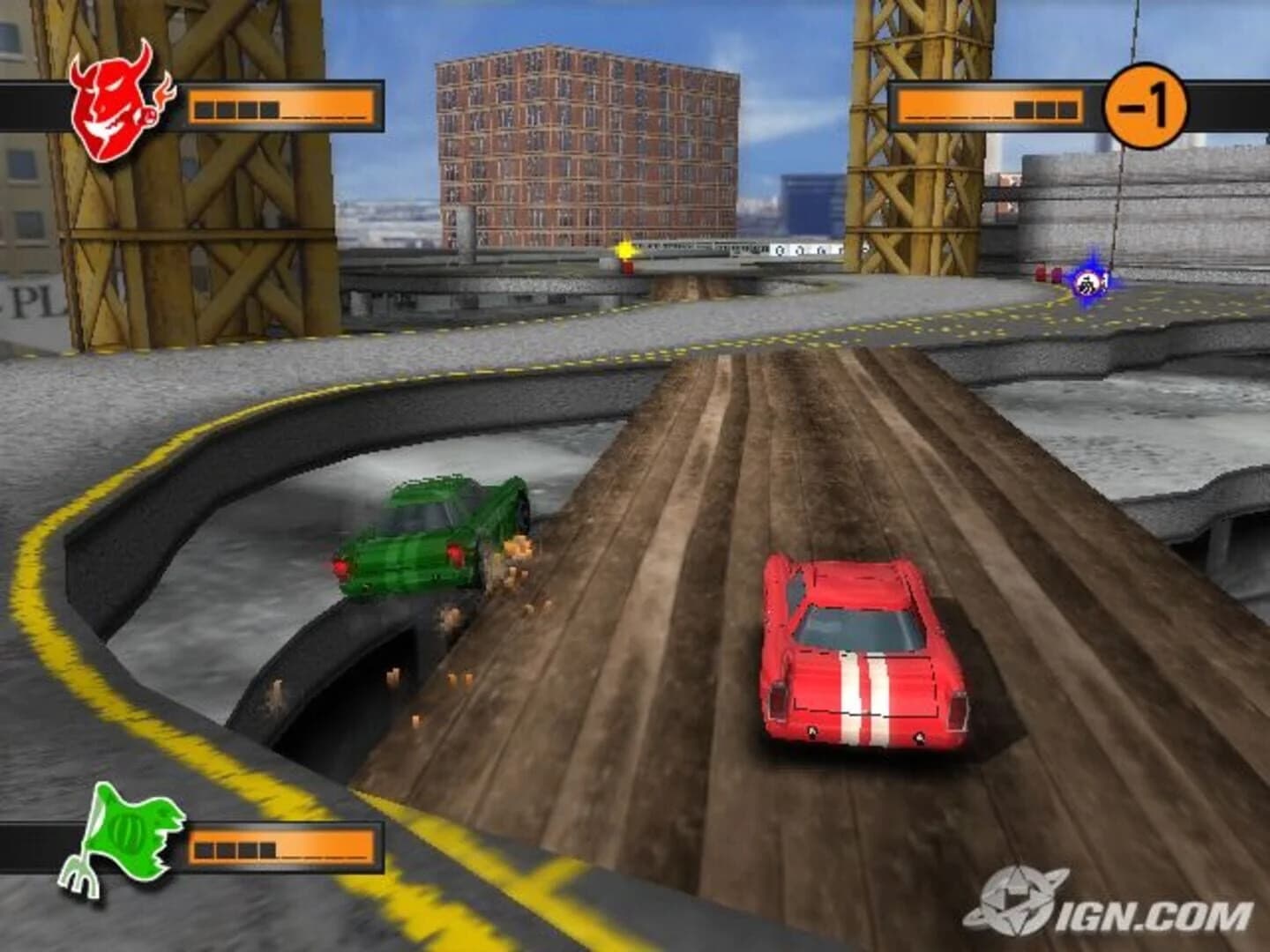
Task: Select the green car sliding off the edge
Action: (x=432, y=538)
